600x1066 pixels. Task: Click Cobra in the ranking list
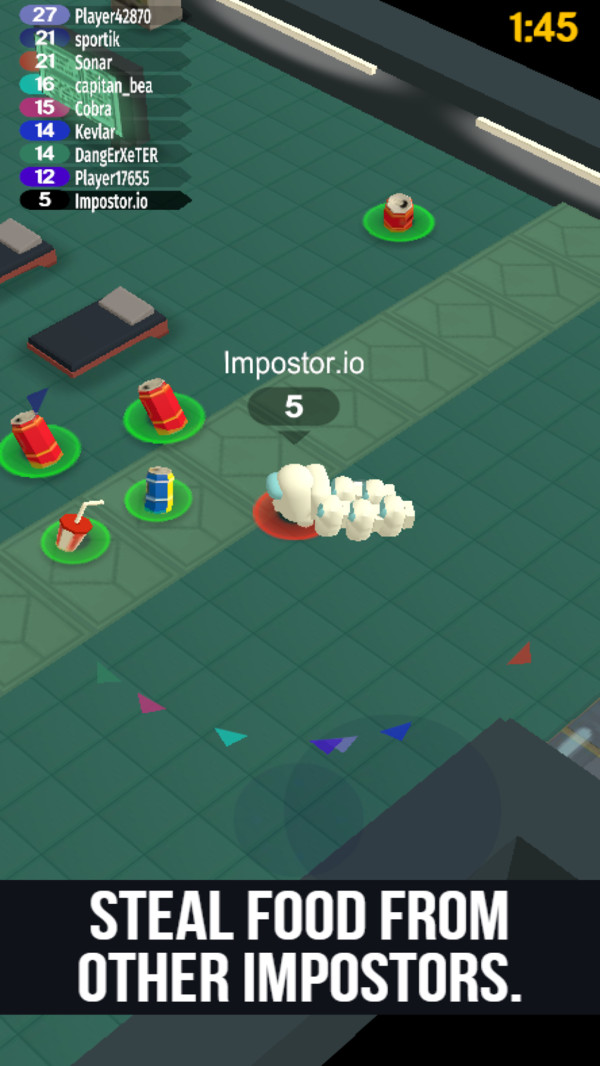104,108
